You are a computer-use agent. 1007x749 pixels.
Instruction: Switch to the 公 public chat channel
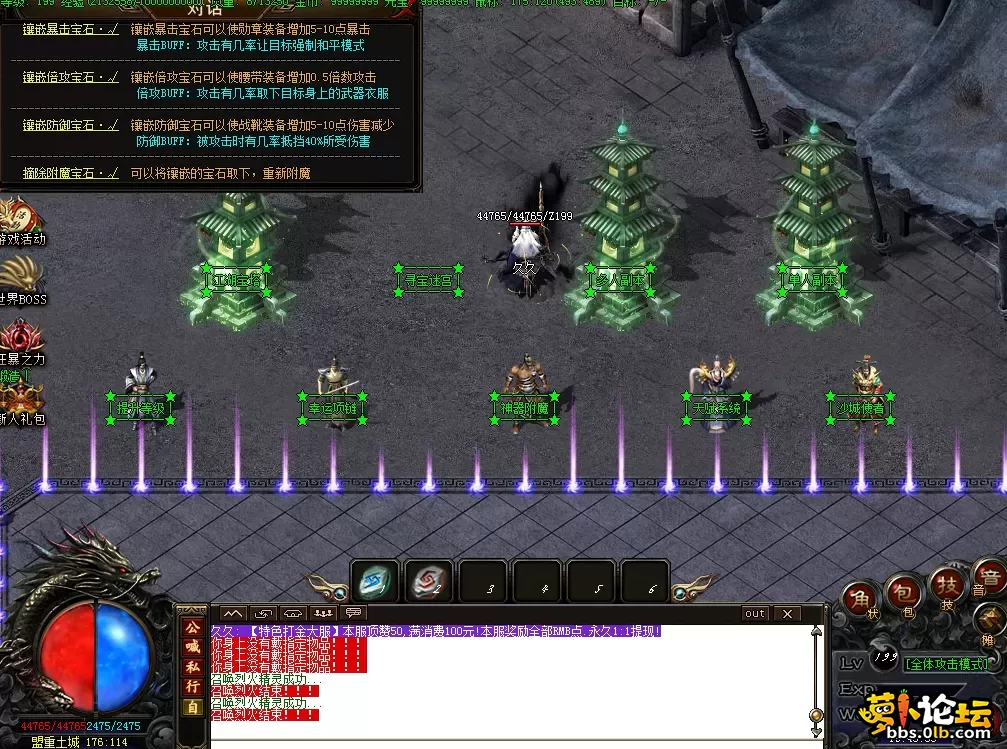pos(192,628)
